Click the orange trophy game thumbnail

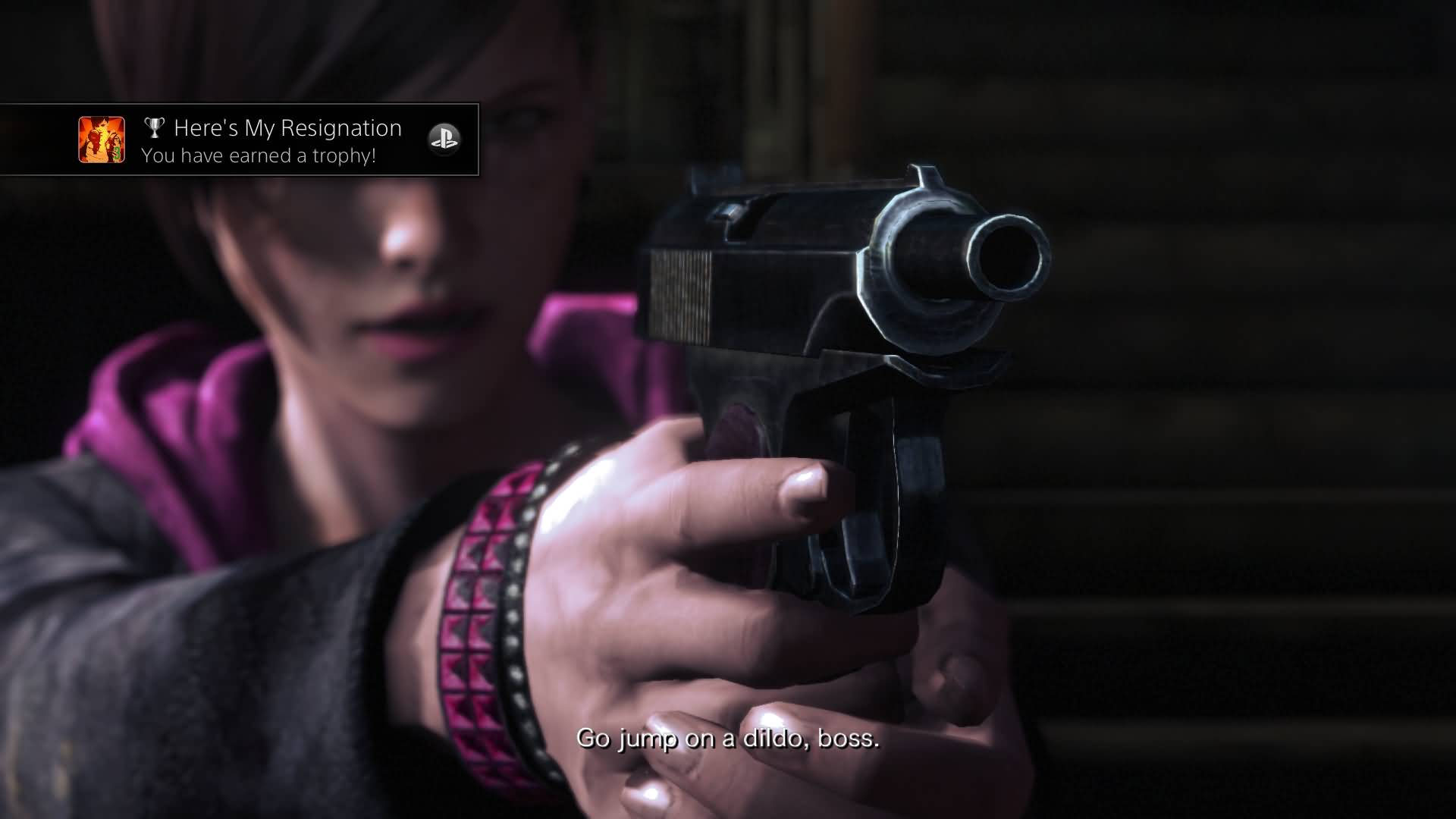coord(102,140)
